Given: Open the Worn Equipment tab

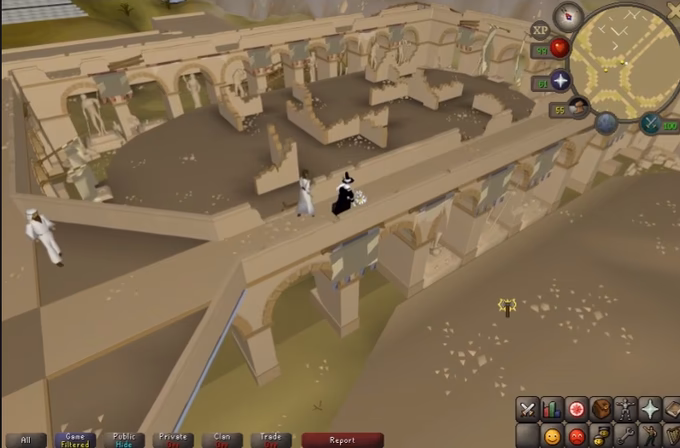Looking at the screenshot, I should click(626, 409).
